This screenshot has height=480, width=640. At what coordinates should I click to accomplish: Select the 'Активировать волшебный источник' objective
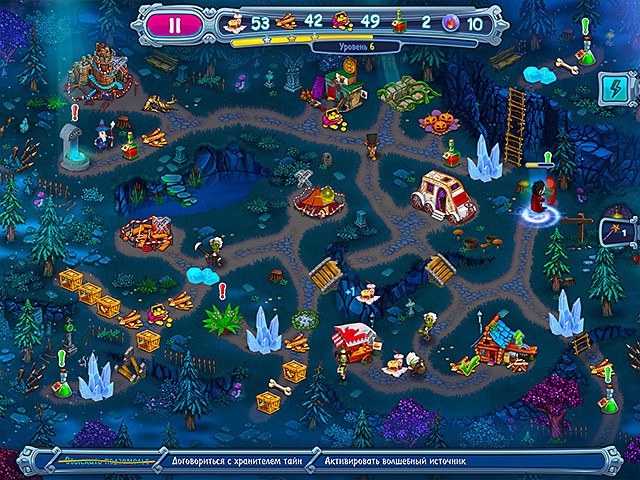pyautogui.click(x=395, y=463)
